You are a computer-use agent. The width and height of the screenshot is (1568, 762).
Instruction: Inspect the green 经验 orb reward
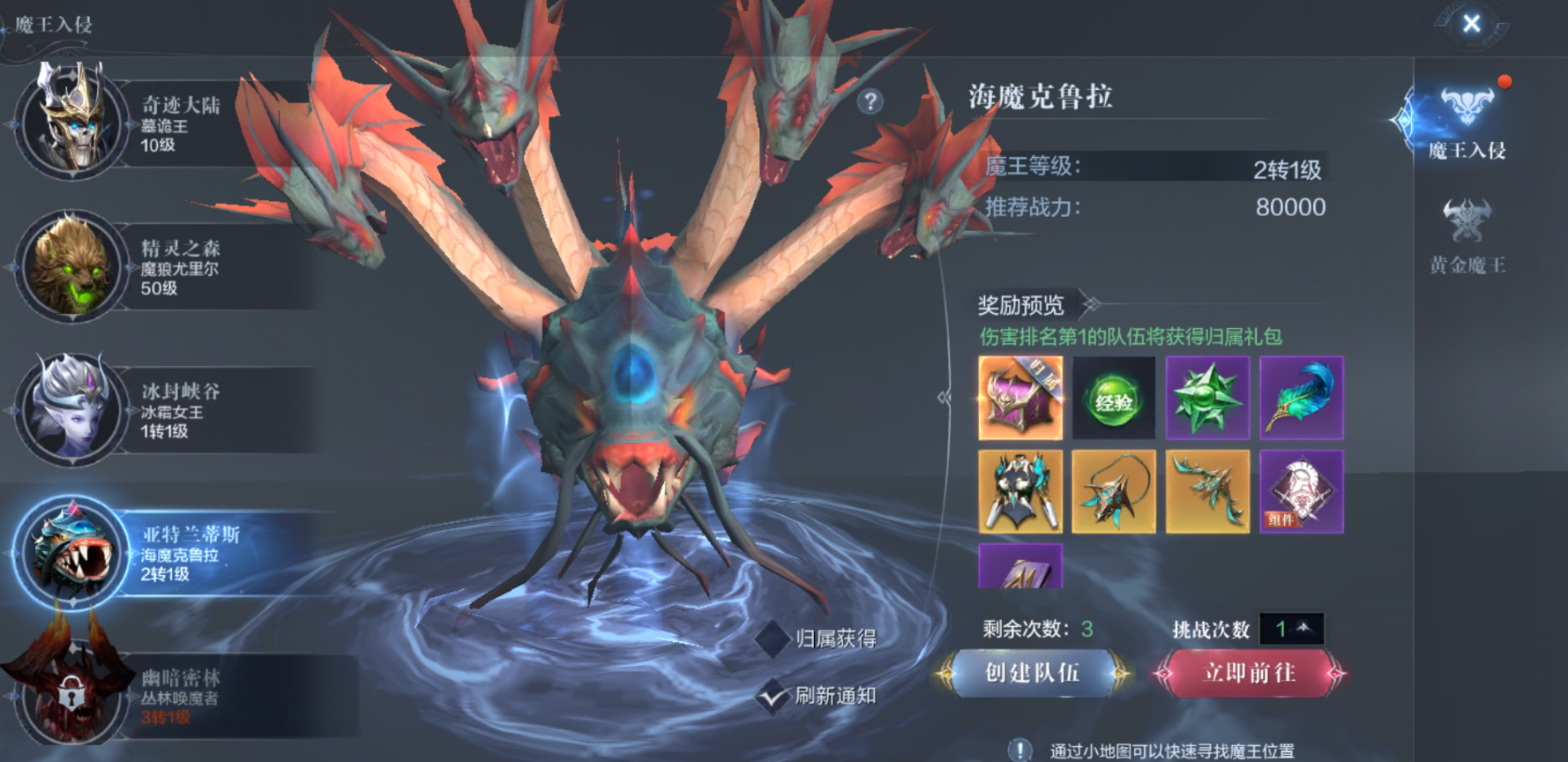[x=1114, y=398]
